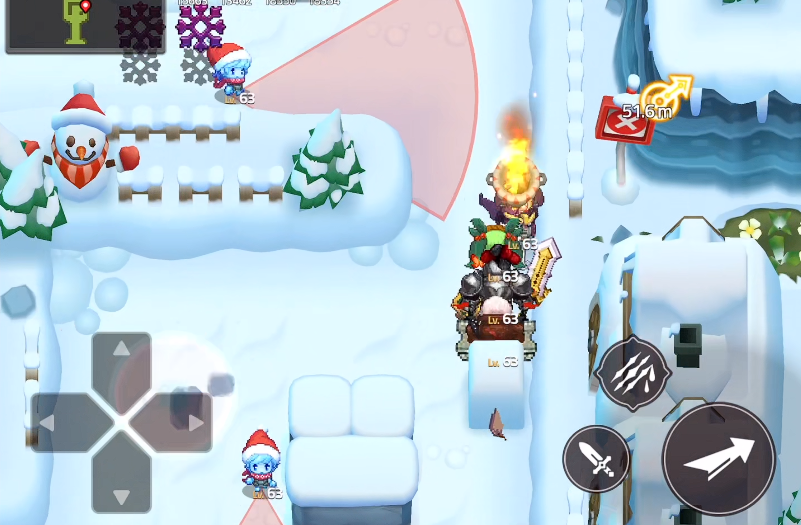Use the sword skill button
Viewport: 801px width, 525px height.
pos(596,459)
